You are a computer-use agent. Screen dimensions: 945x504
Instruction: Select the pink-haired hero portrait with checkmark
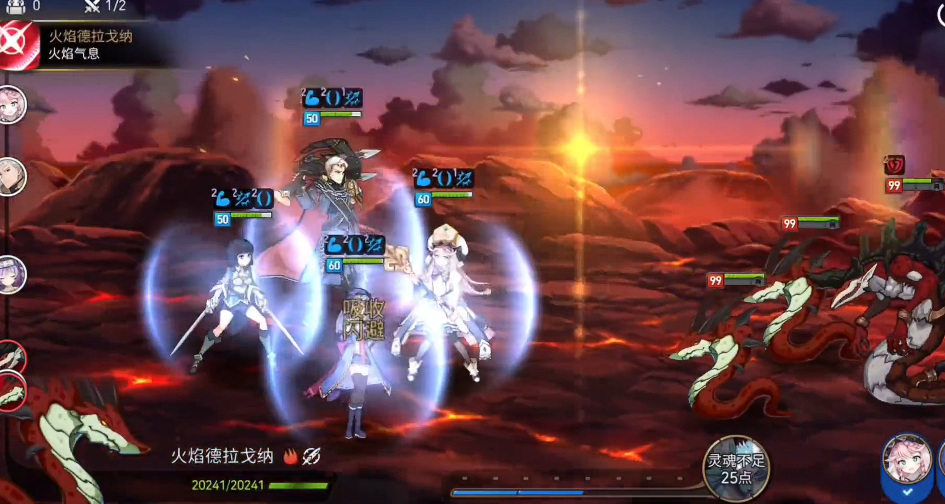click(908, 466)
